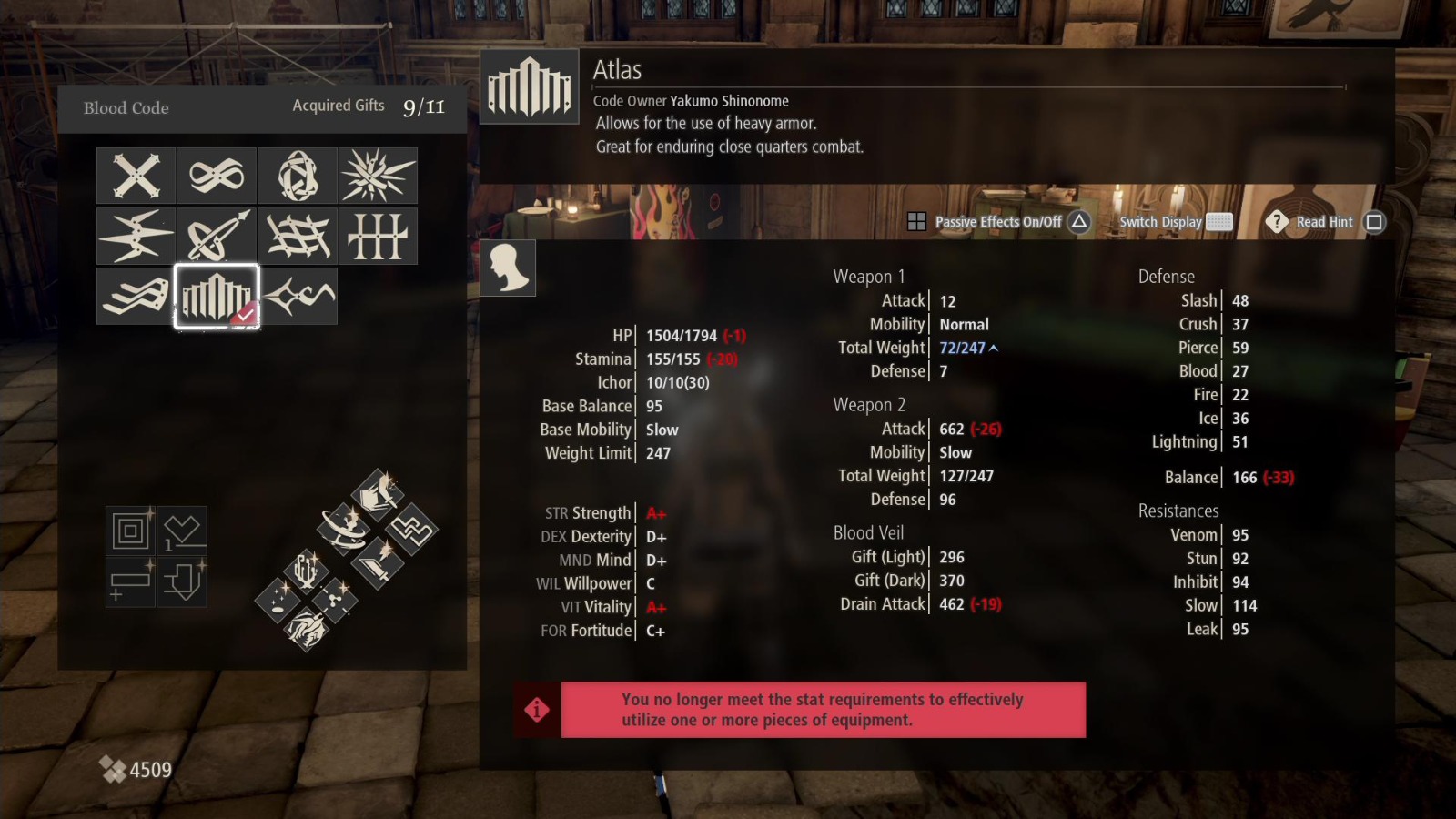Select the starburst blood code icon
1456x819 pixels.
click(377, 175)
